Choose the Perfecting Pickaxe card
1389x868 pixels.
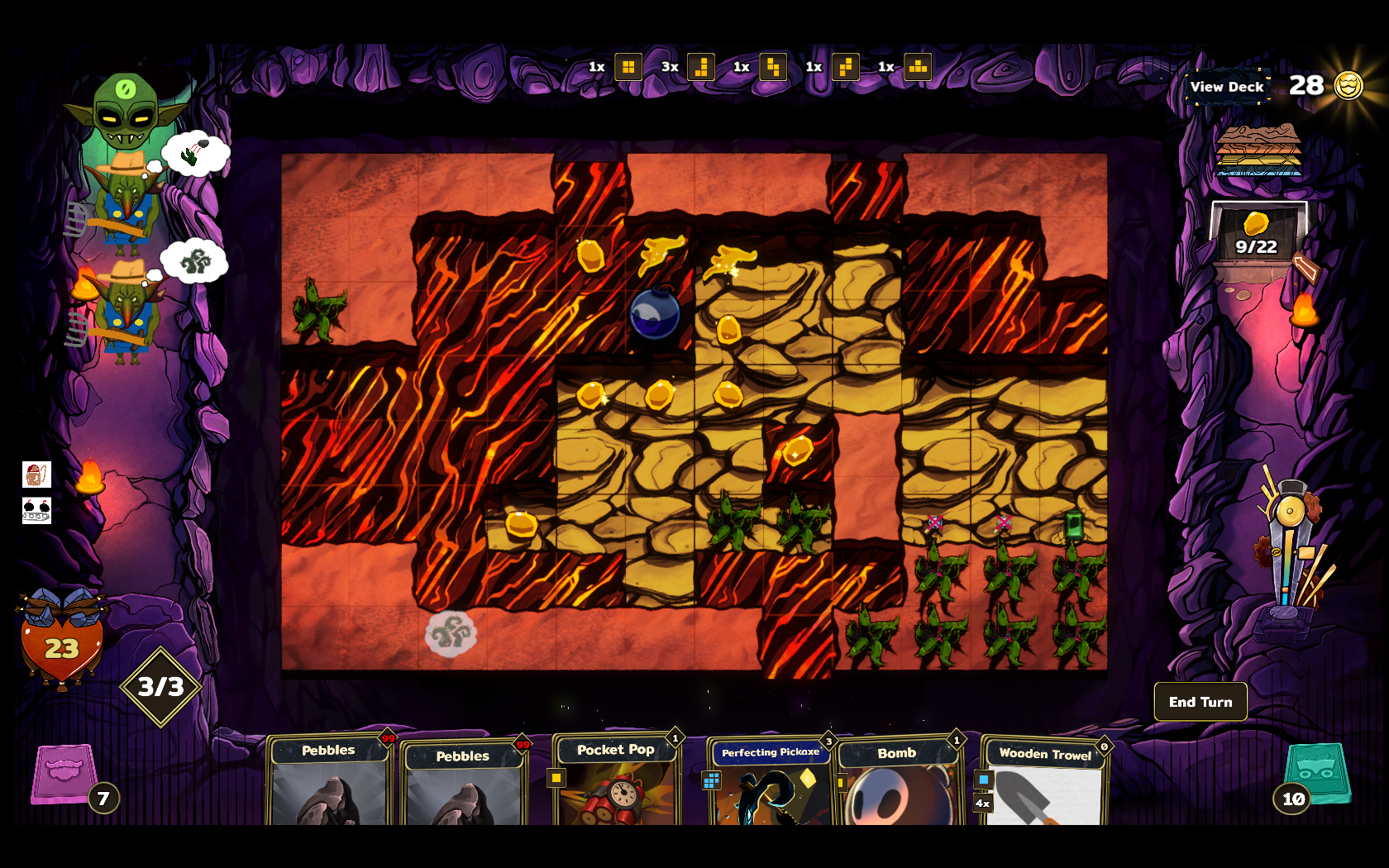point(771,781)
